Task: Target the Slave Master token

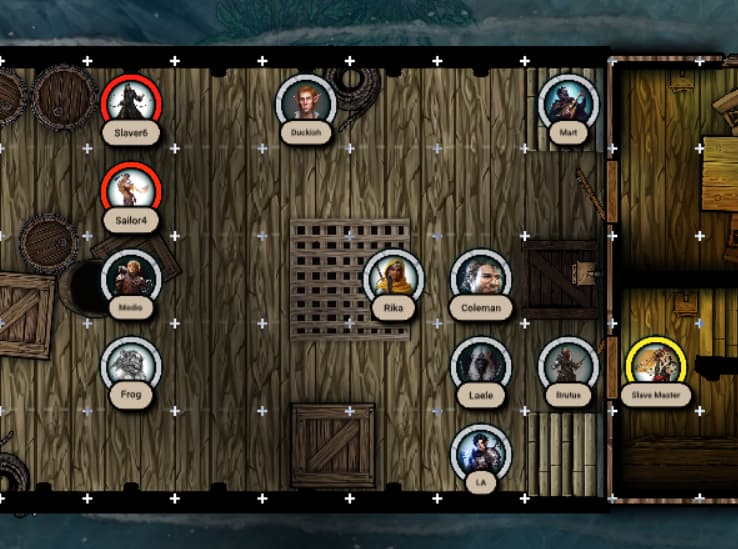Action: click(x=655, y=365)
